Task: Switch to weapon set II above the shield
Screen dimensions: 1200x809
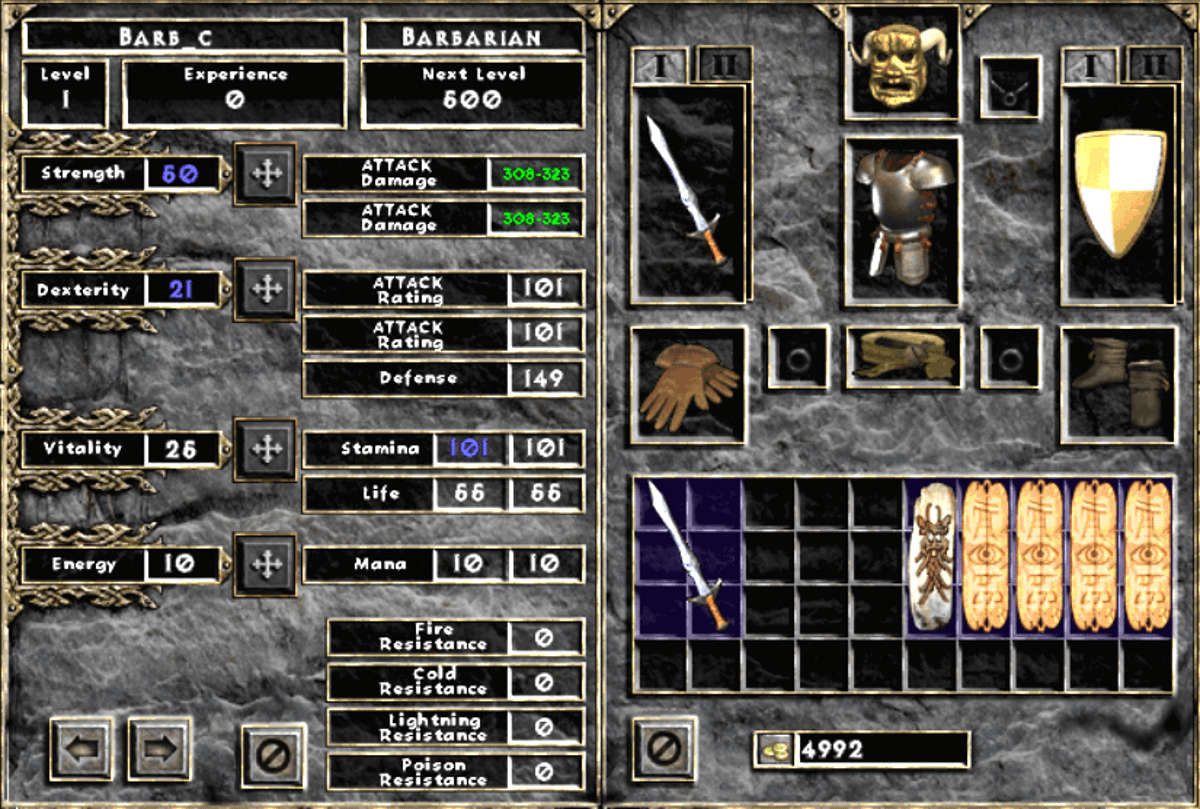Action: tap(1153, 65)
